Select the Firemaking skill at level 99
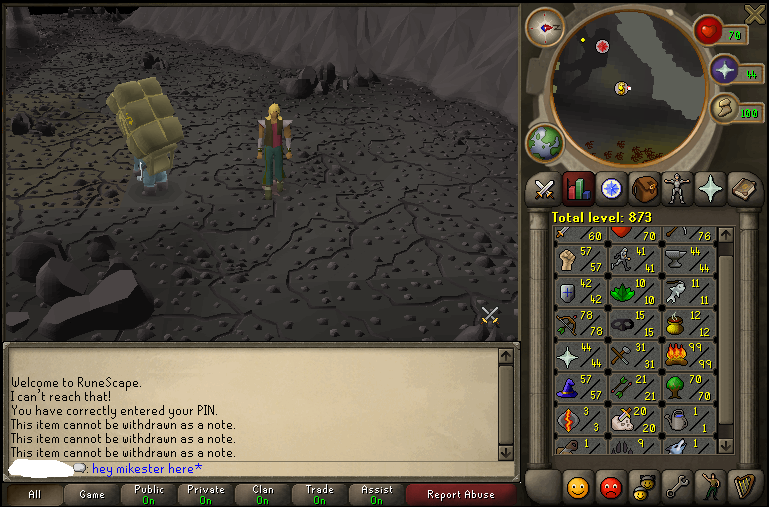Viewport: 769px width, 507px height. tap(689, 354)
